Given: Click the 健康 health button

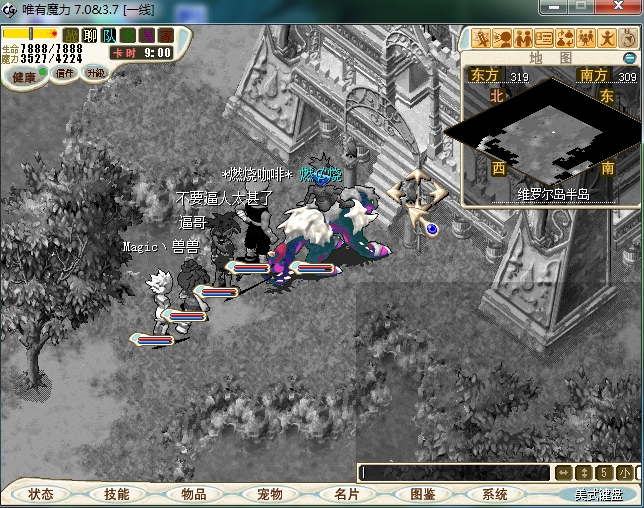Looking at the screenshot, I should pyautogui.click(x=24, y=75).
